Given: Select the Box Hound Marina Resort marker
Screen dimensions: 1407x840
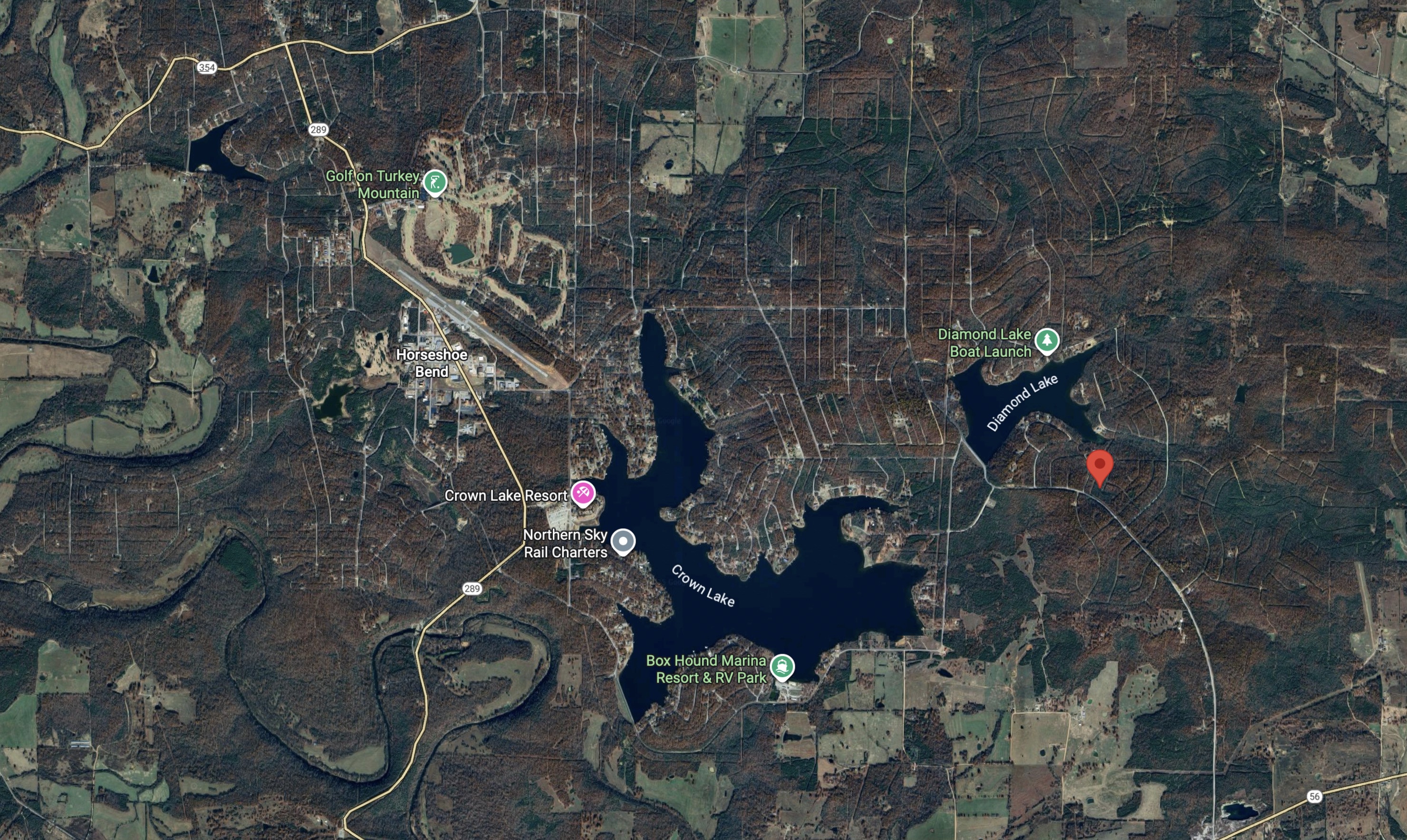Looking at the screenshot, I should click(x=782, y=667).
